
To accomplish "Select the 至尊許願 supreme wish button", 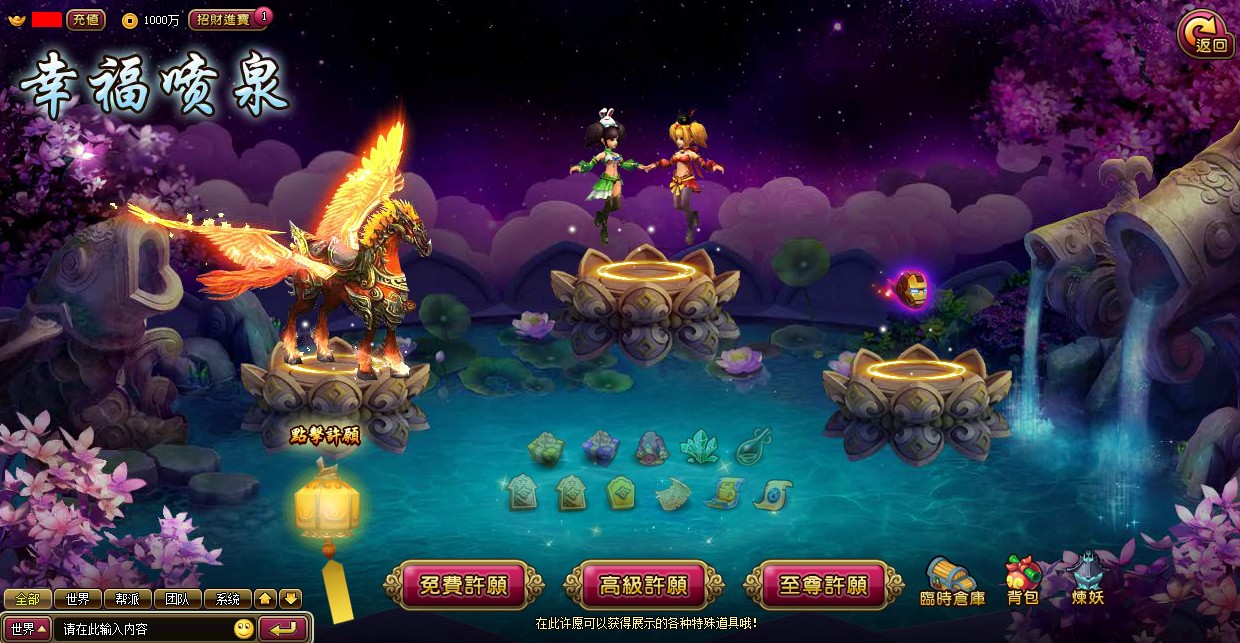I will [x=823, y=585].
